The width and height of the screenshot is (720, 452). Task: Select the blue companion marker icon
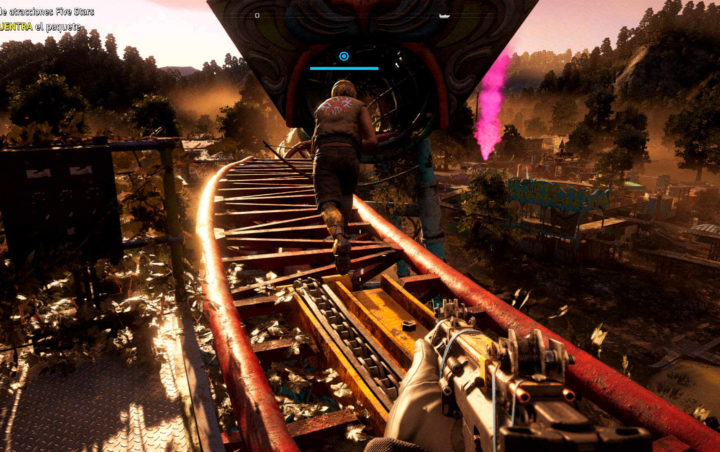point(343,56)
